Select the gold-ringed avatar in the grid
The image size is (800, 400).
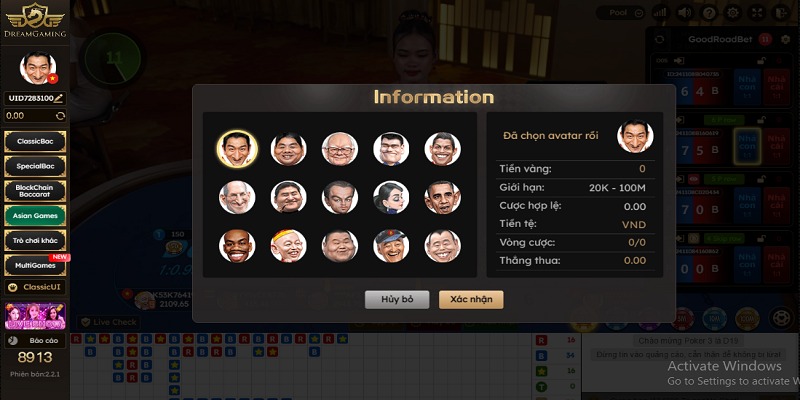coord(237,149)
